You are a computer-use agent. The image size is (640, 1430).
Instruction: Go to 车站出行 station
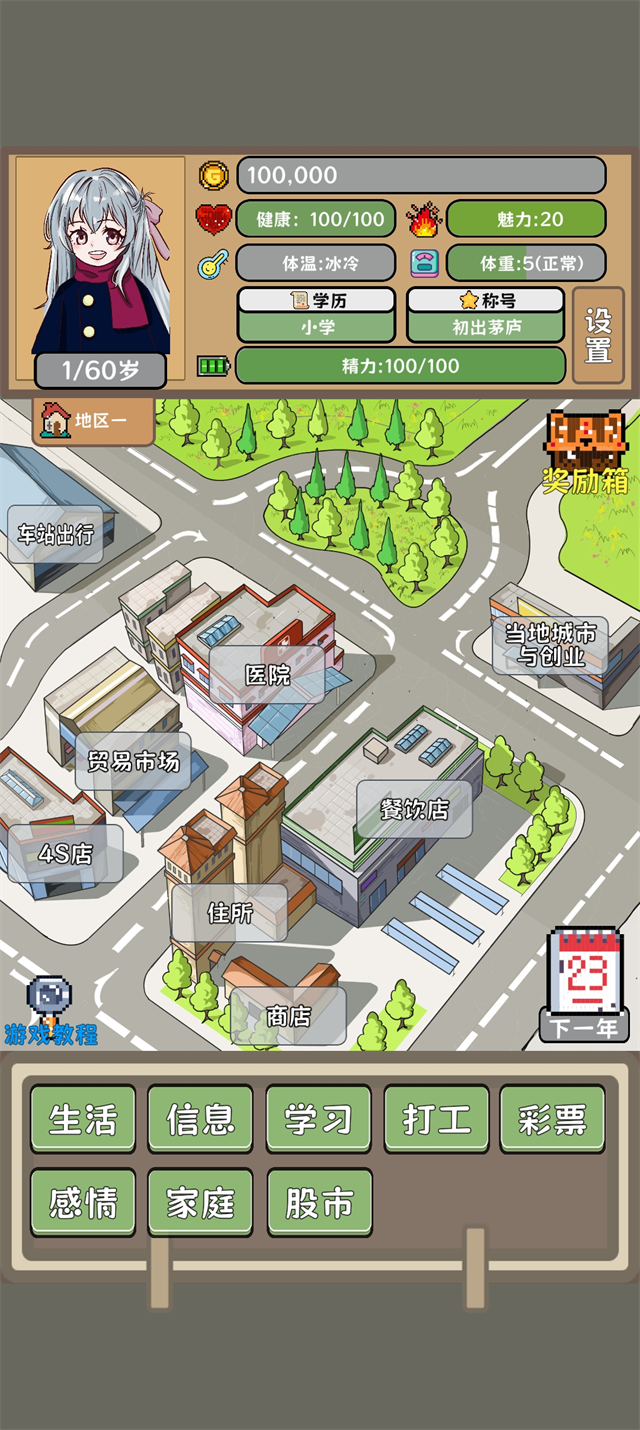click(x=56, y=534)
